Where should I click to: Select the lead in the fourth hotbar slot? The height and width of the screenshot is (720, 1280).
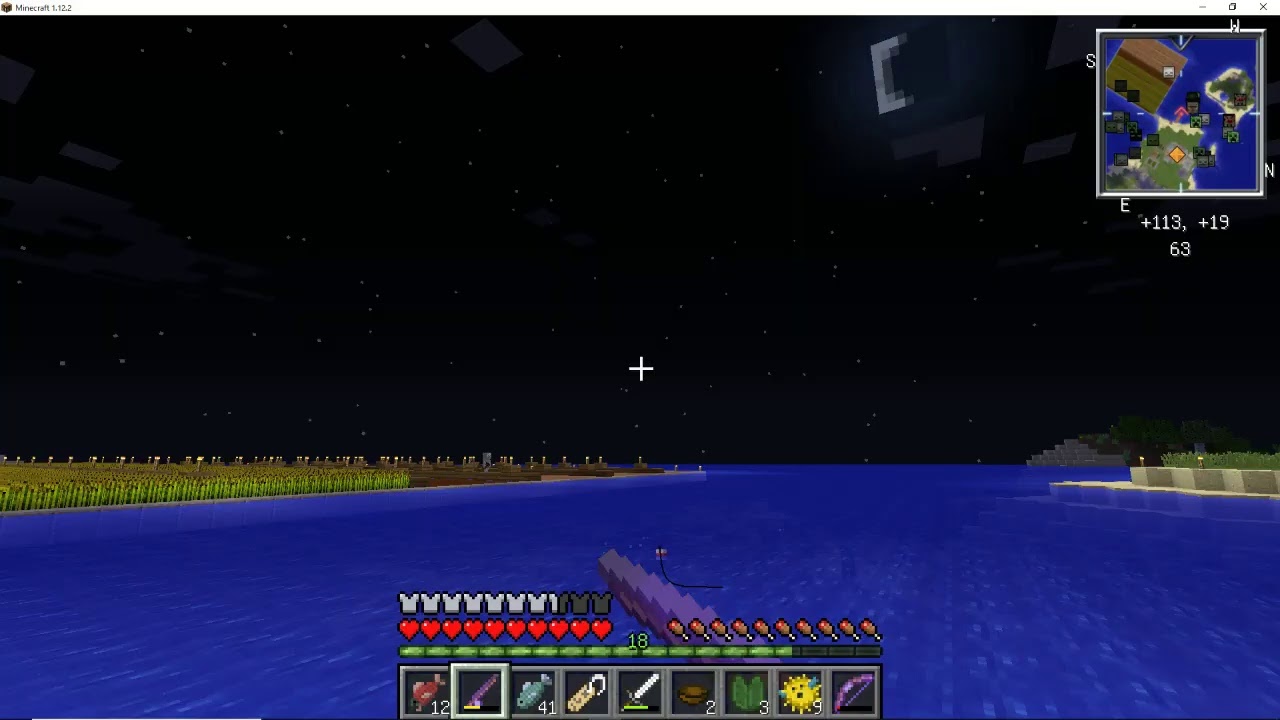(587, 690)
